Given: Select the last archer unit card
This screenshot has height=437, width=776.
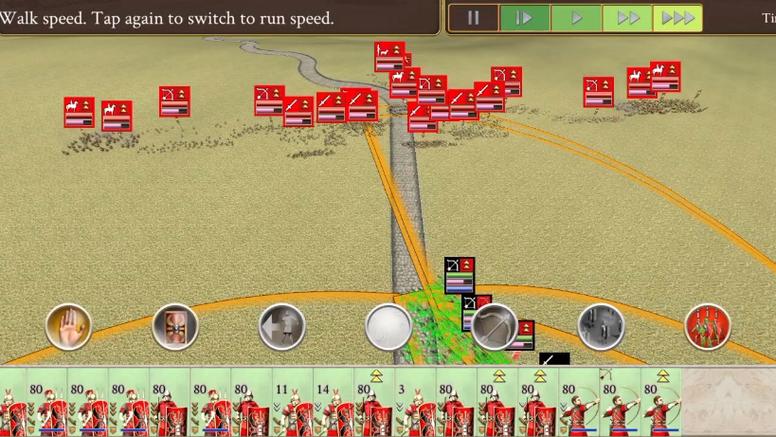Looking at the screenshot, I should [660, 402].
